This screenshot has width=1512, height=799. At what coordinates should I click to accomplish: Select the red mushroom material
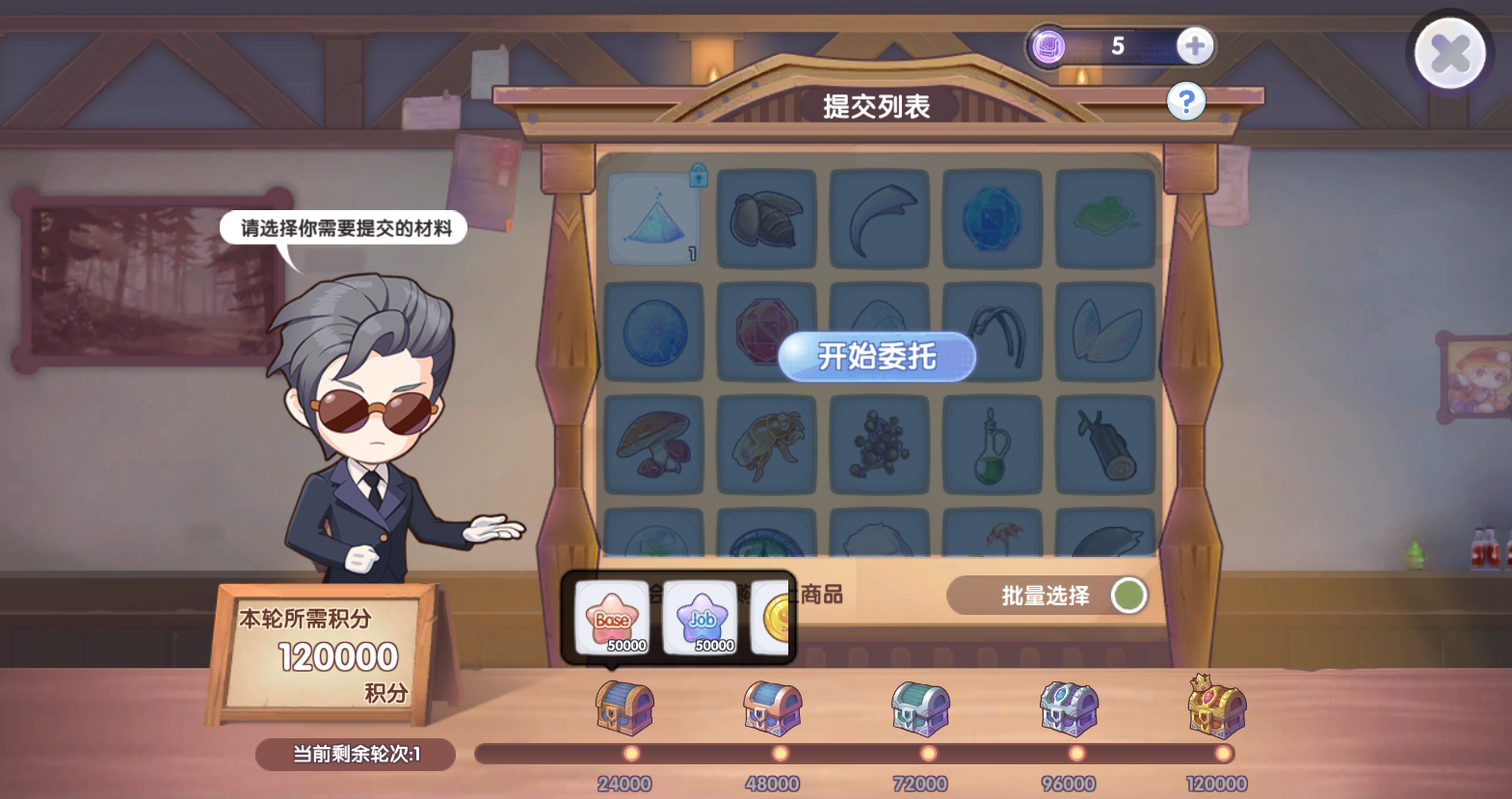tap(654, 445)
